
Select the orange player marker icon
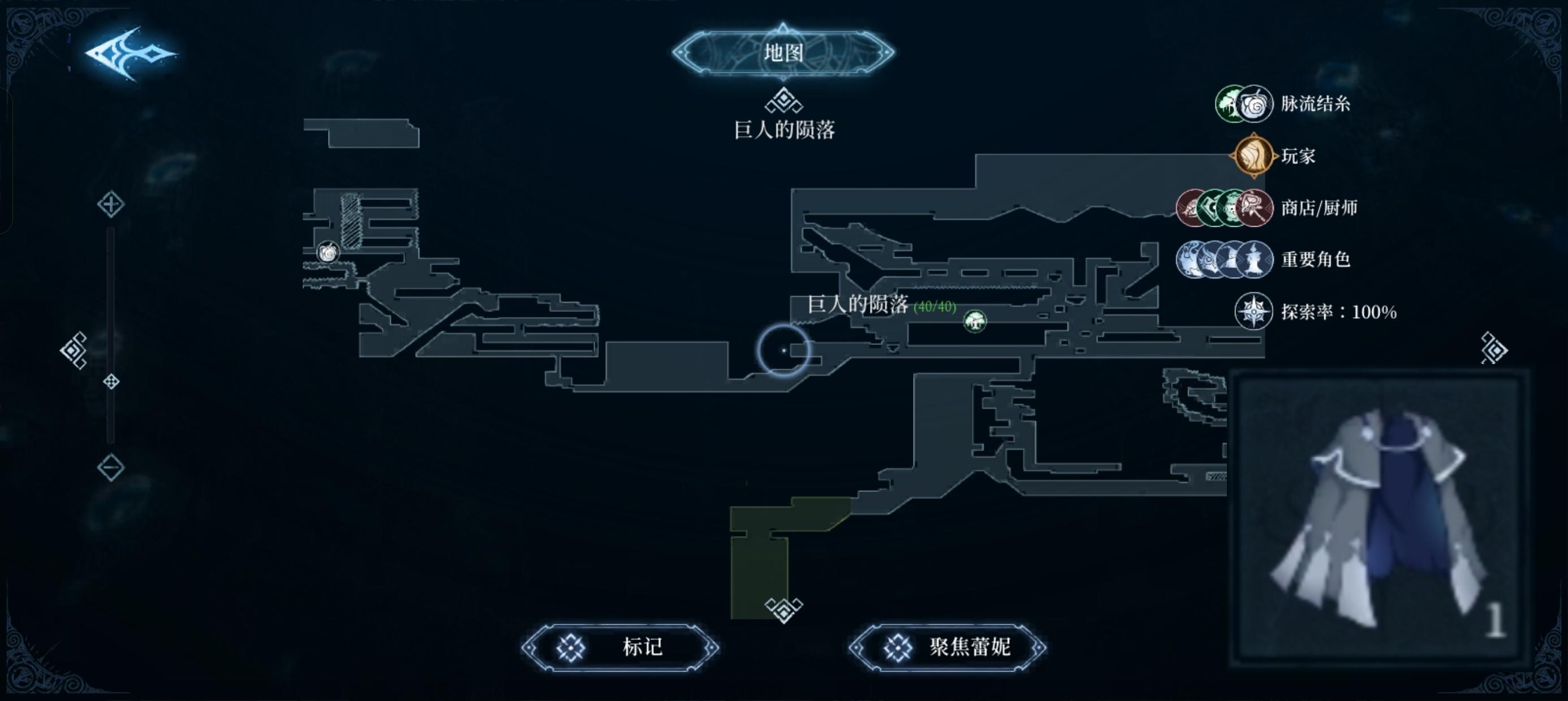pyautogui.click(x=1255, y=157)
